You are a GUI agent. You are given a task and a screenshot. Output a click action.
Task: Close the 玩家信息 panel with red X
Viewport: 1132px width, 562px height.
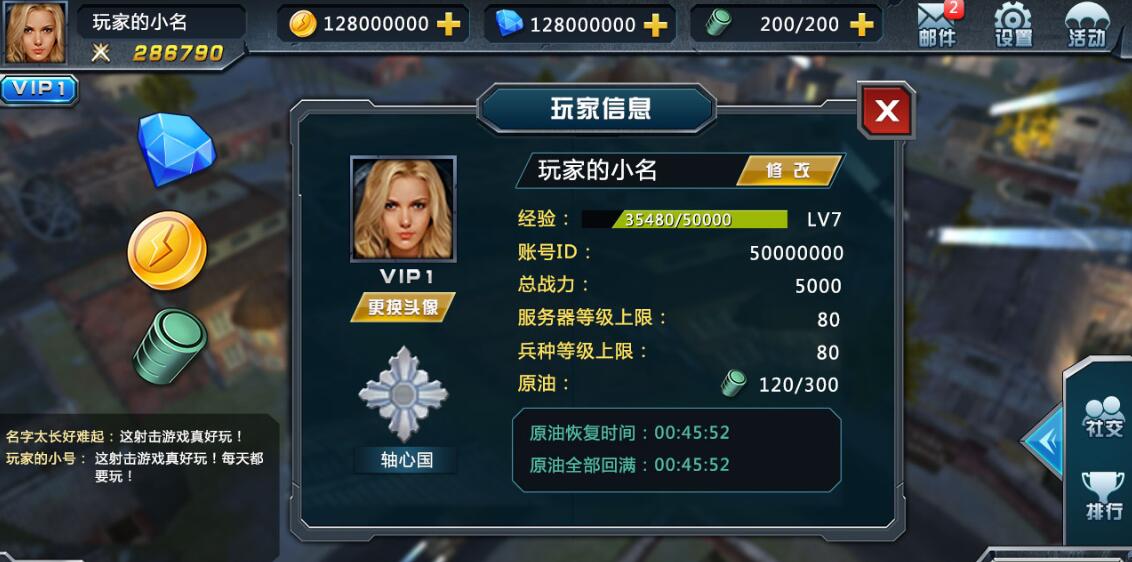coord(886,111)
